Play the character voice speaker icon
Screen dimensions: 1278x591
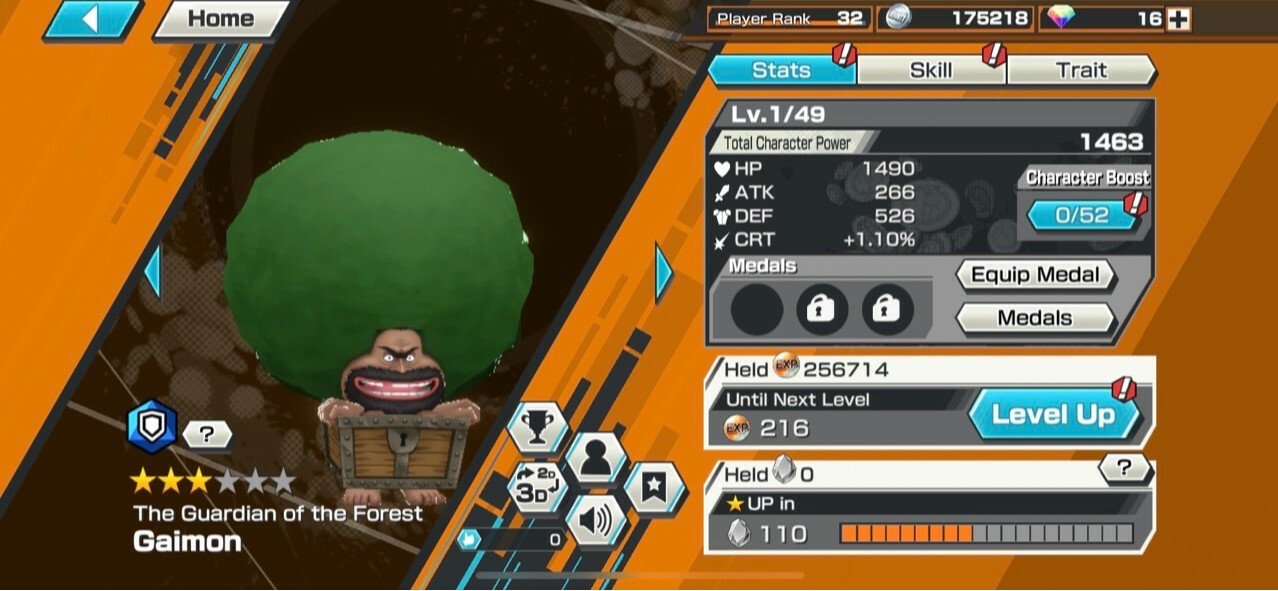pyautogui.click(x=595, y=521)
